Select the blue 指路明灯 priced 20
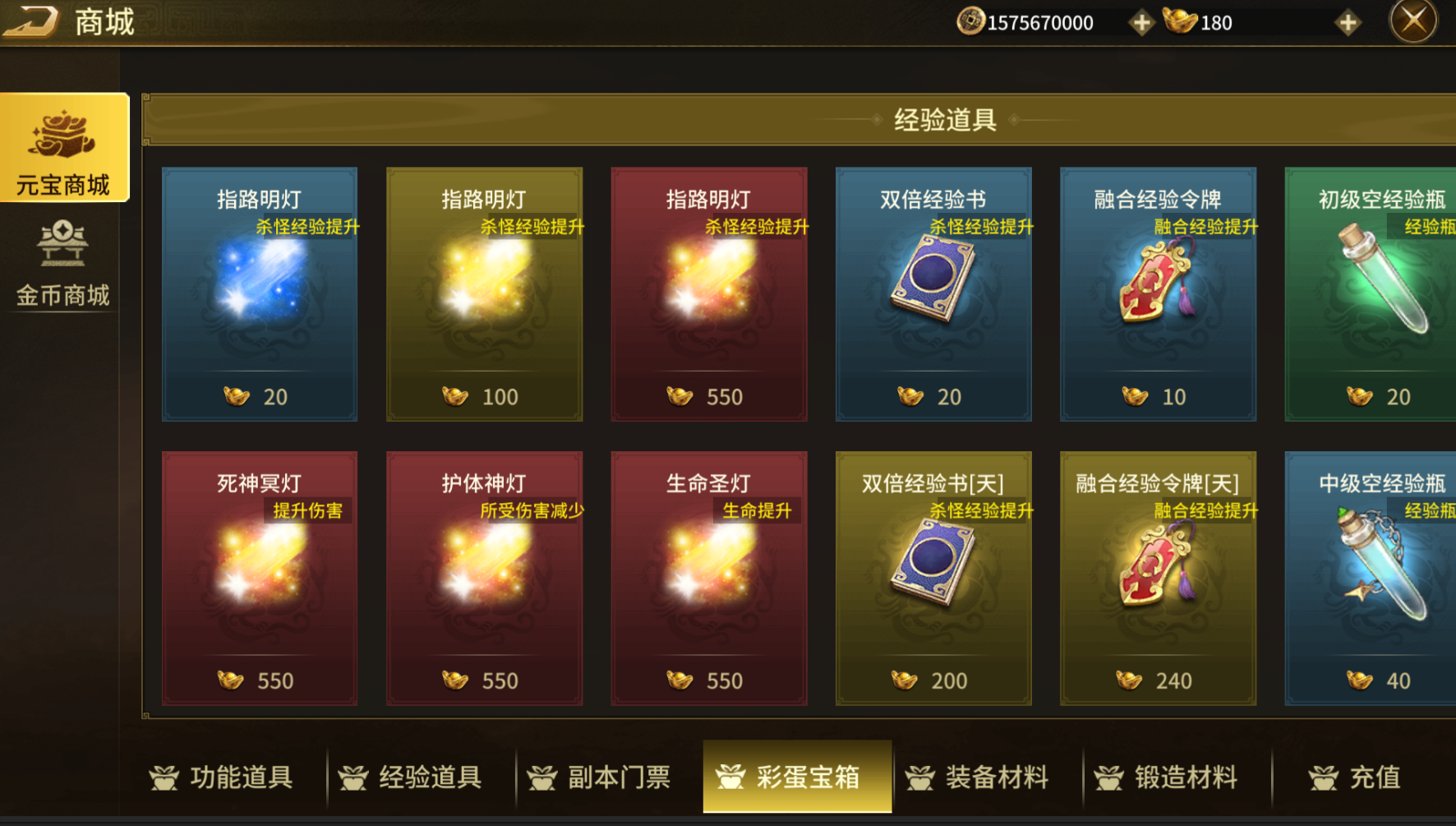The width and height of the screenshot is (1456, 826). [260, 294]
